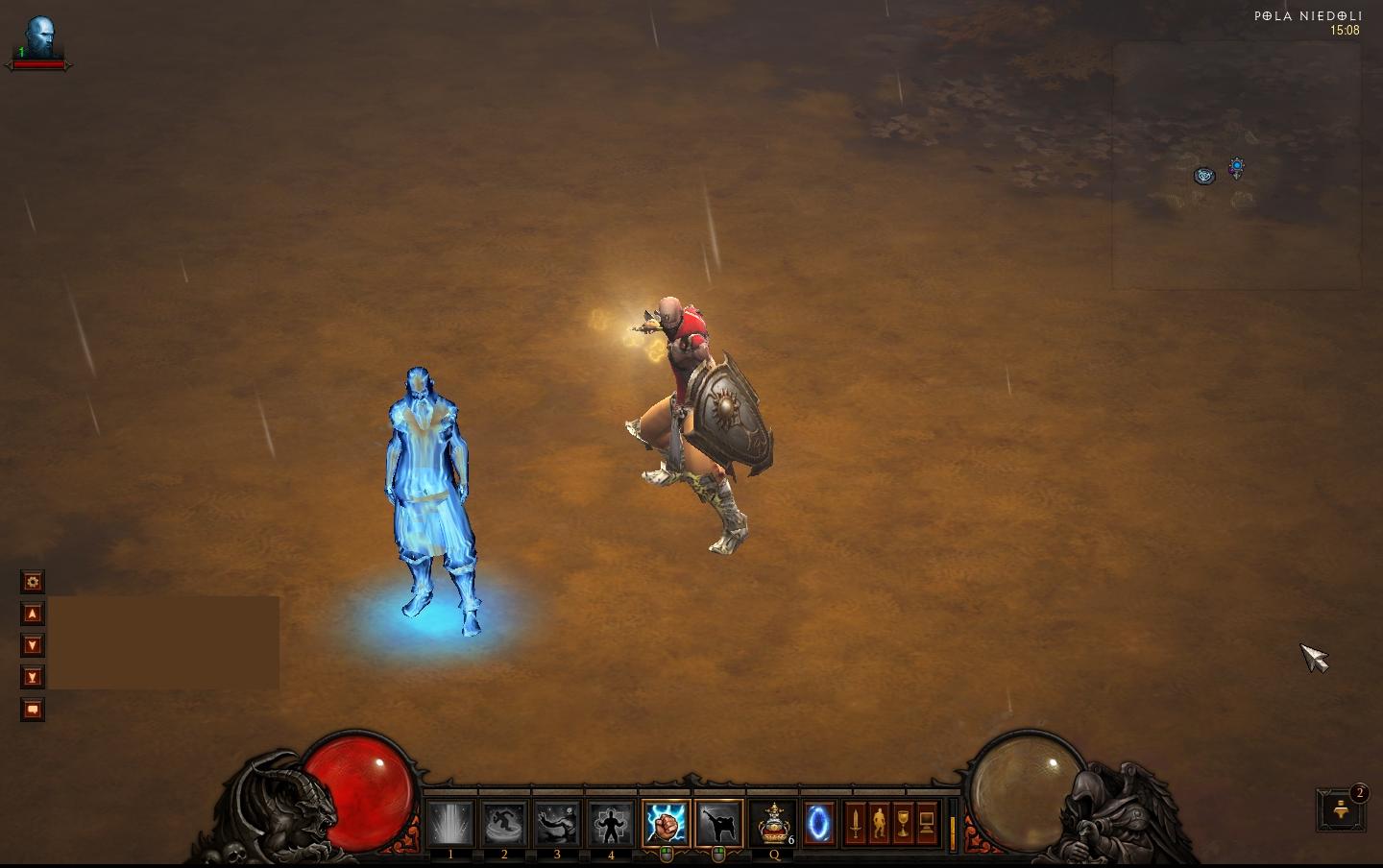Open the notification button with badge 2
1383x868 pixels.
[1341, 811]
